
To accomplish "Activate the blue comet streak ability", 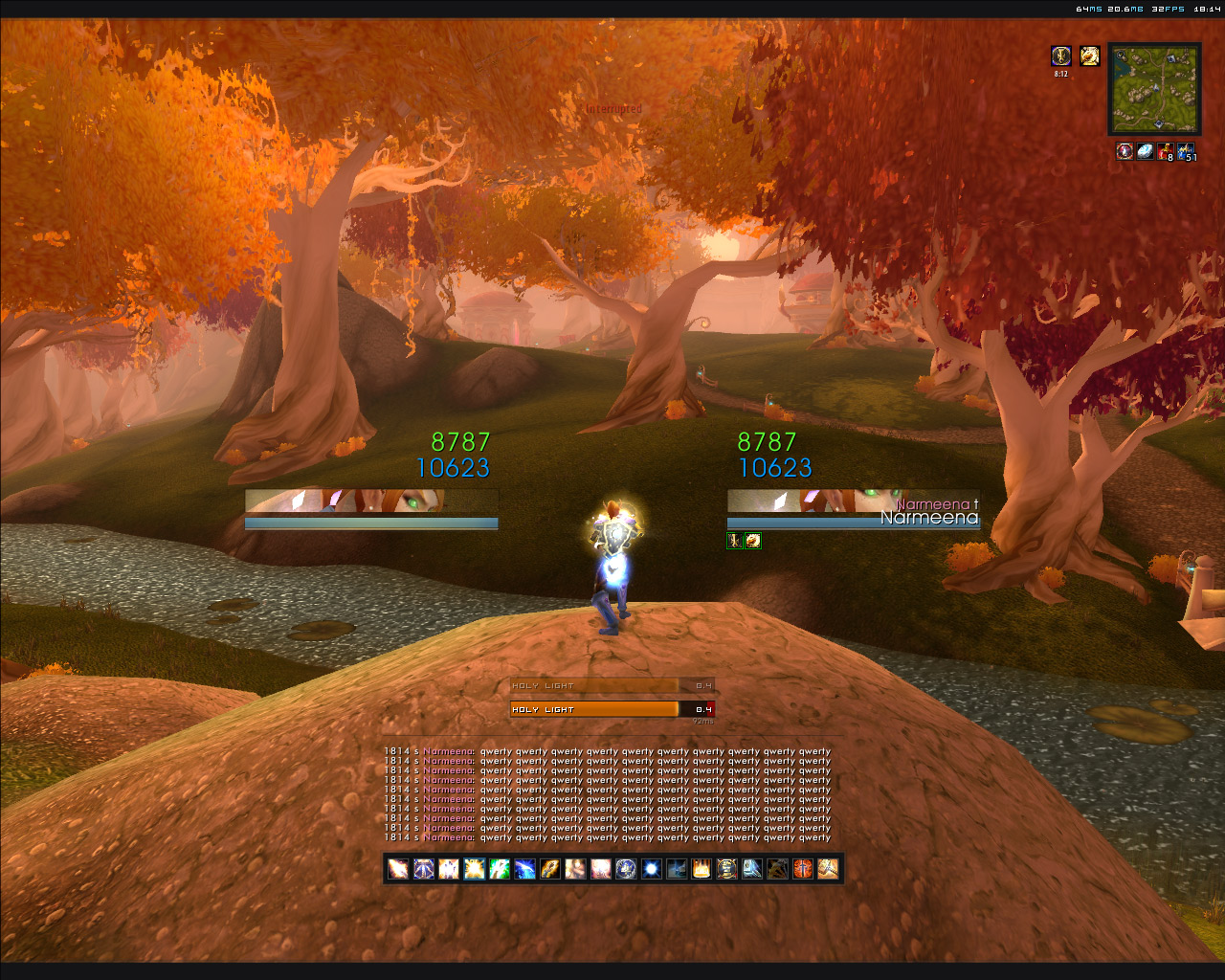I will pos(524,869).
